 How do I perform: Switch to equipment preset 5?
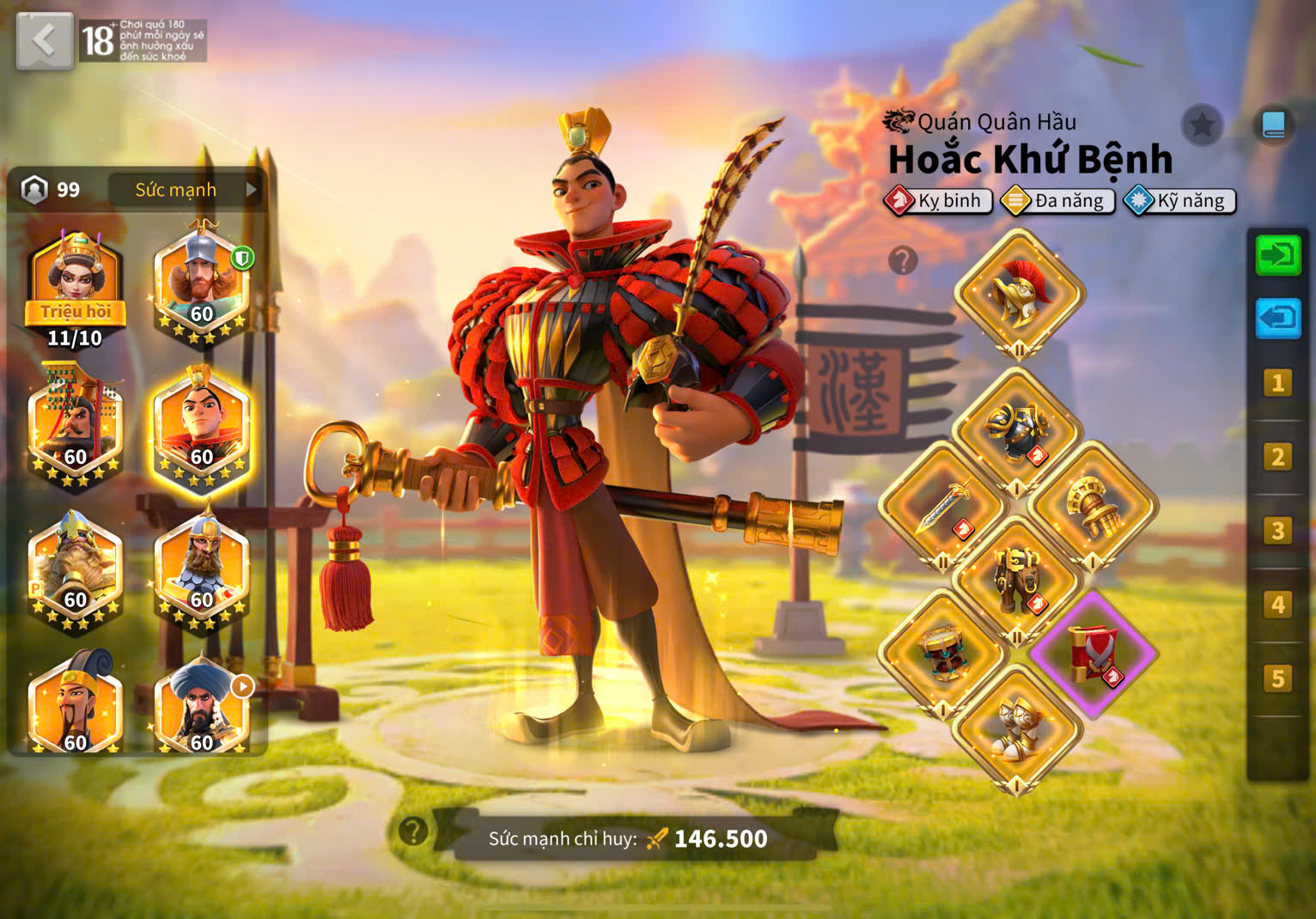coord(1277,679)
